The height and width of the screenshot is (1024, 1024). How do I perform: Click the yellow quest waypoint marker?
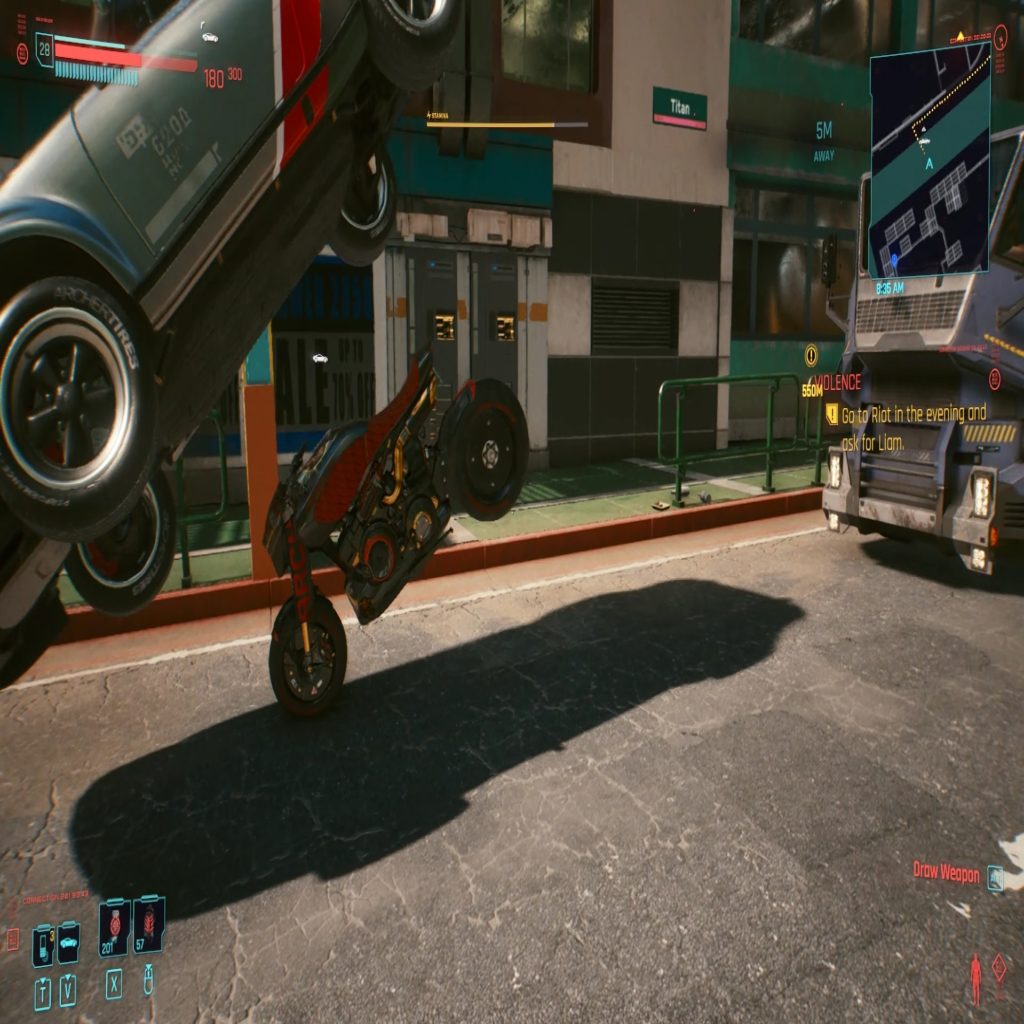(x=811, y=353)
